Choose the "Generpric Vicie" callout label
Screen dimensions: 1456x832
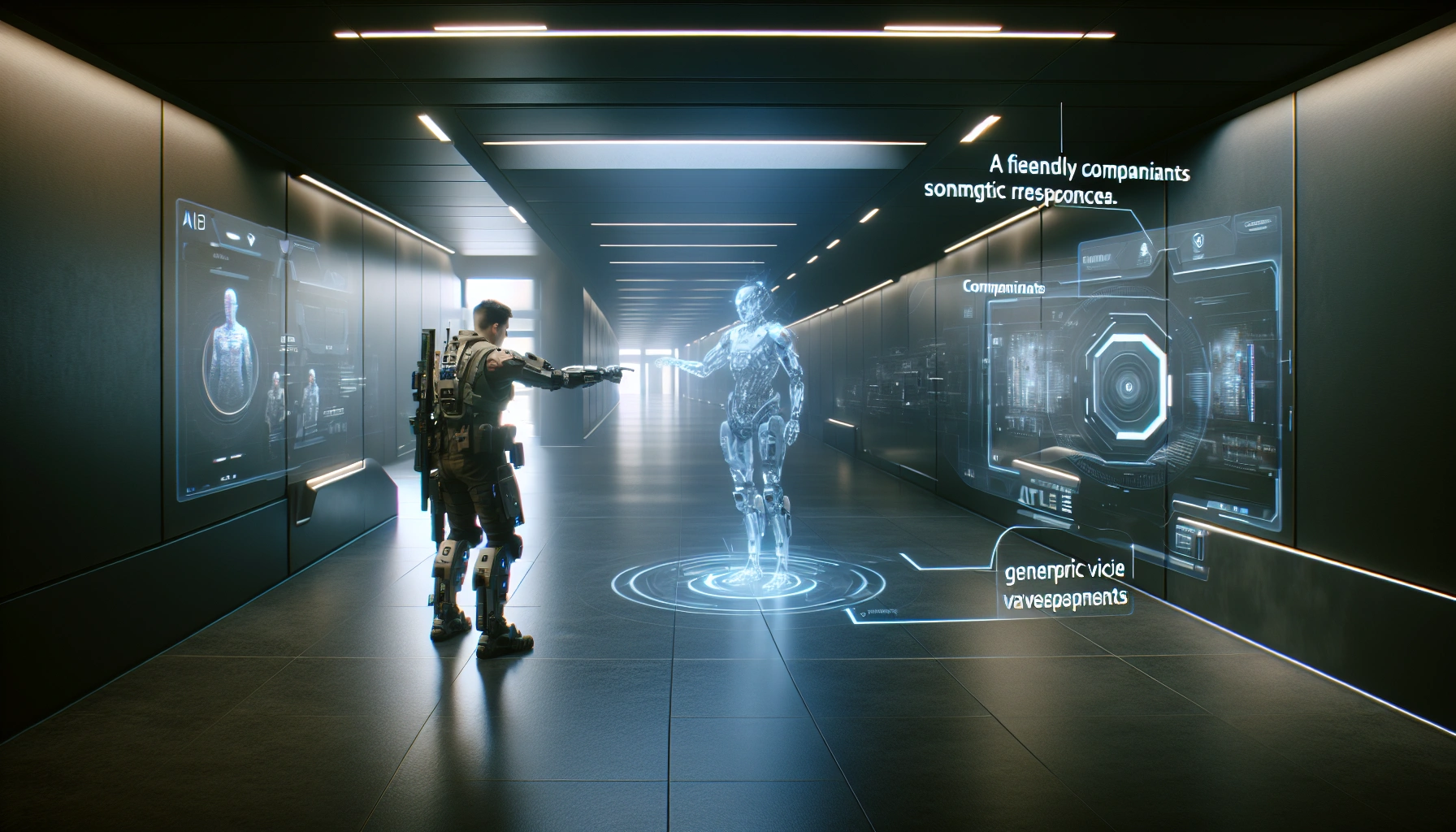(1064, 570)
